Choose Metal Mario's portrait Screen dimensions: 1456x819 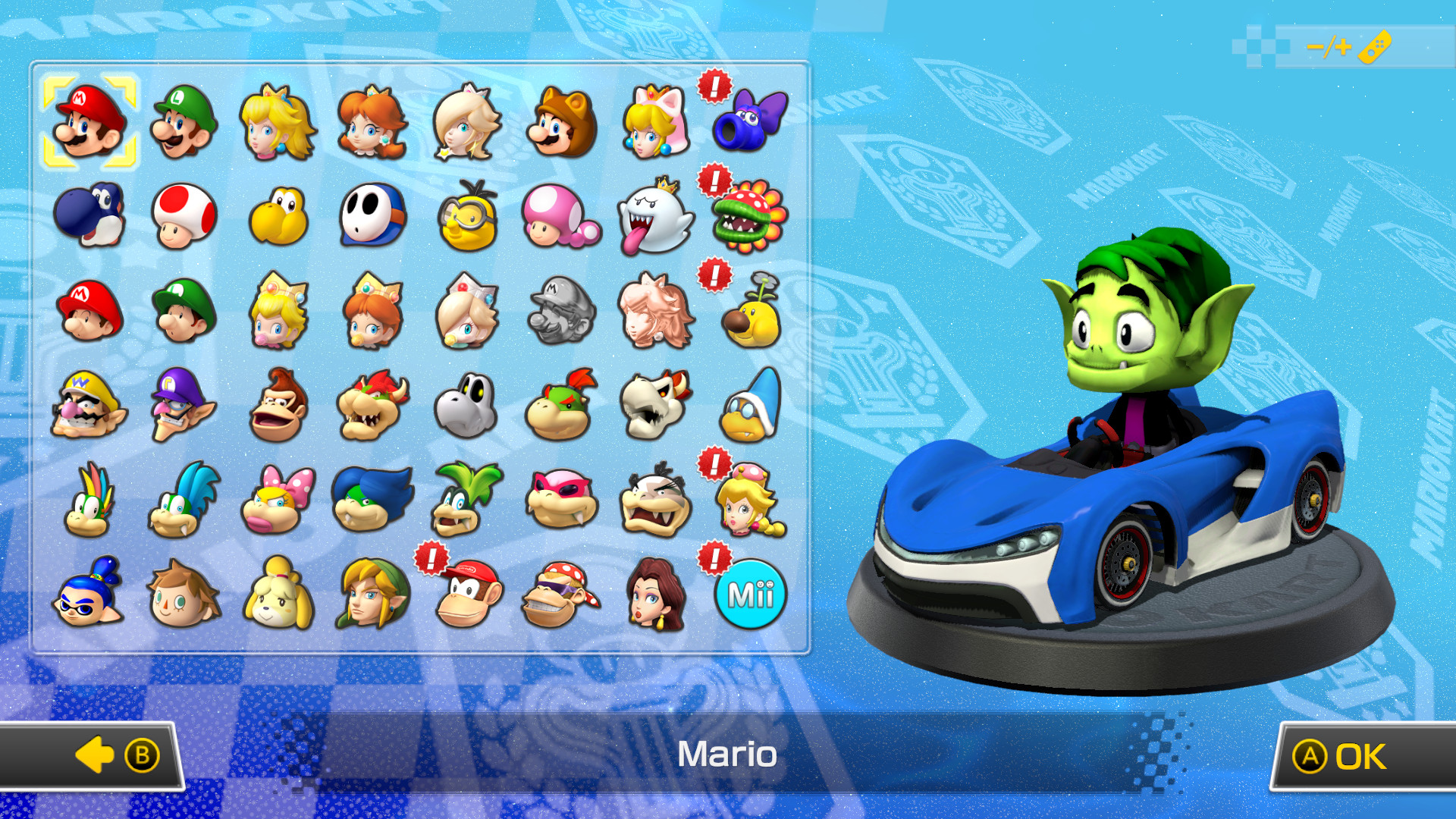[562, 311]
